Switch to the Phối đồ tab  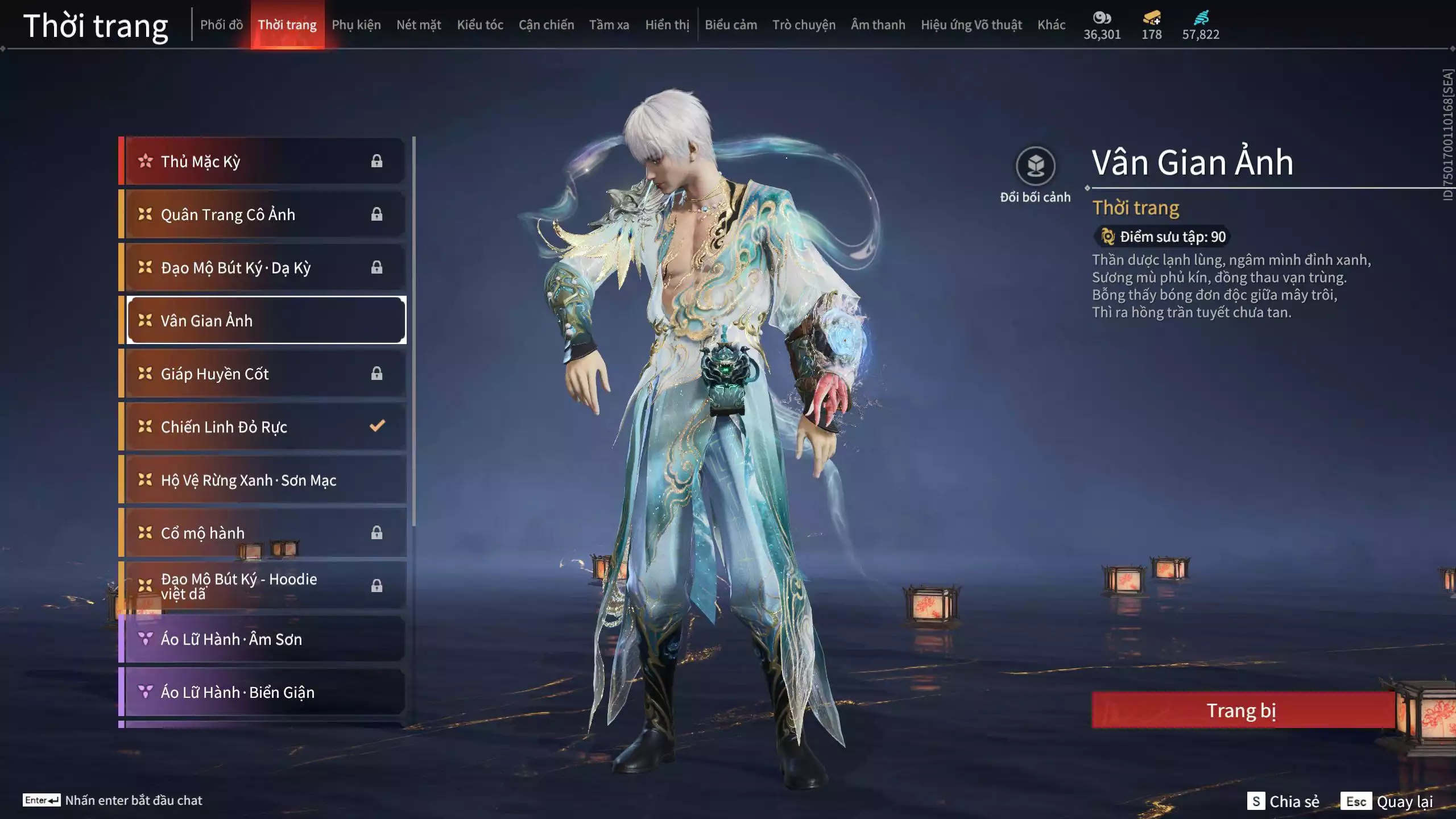221,25
